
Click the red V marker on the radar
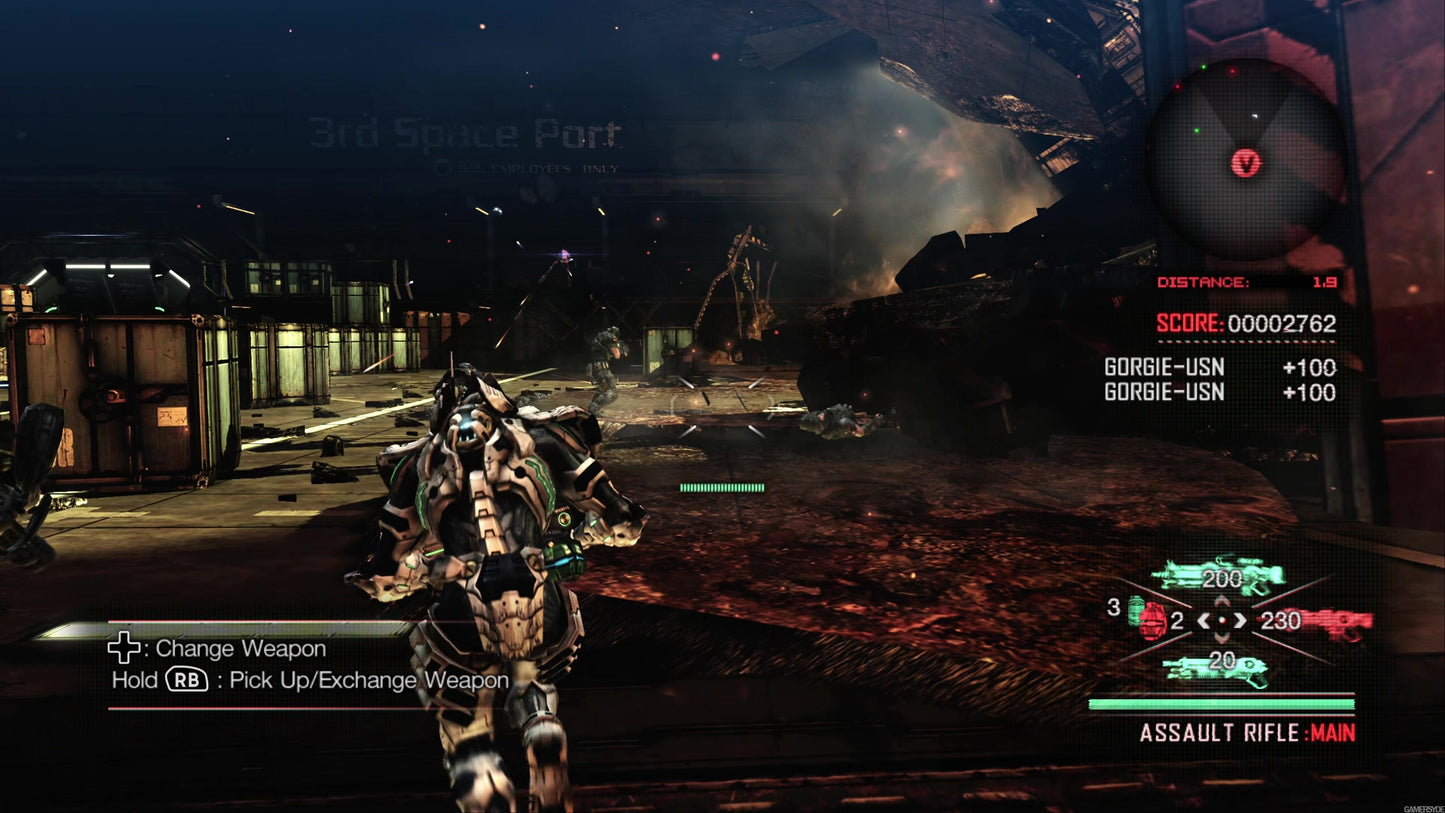(x=1246, y=163)
